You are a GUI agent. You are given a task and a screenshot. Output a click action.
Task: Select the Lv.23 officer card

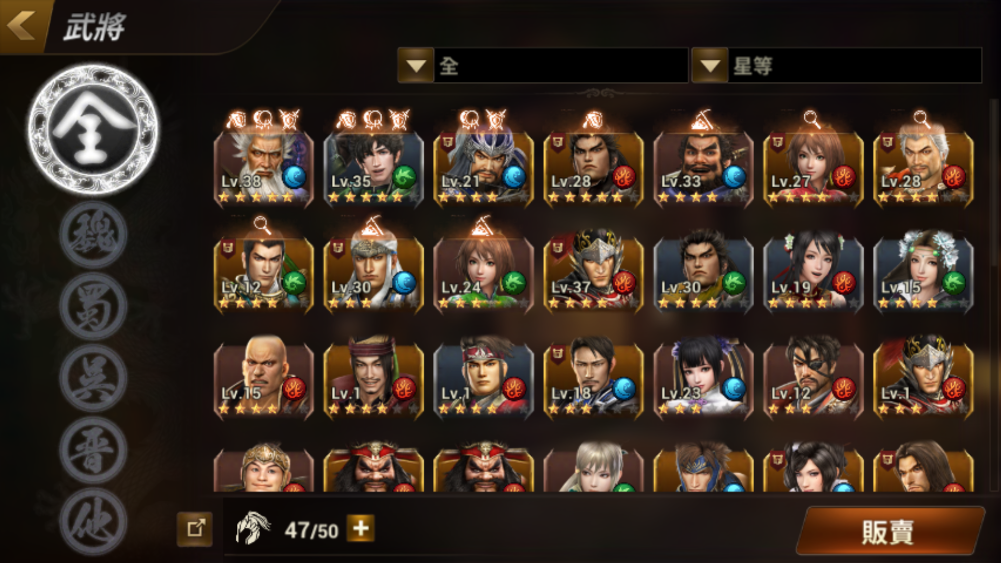tap(703, 378)
